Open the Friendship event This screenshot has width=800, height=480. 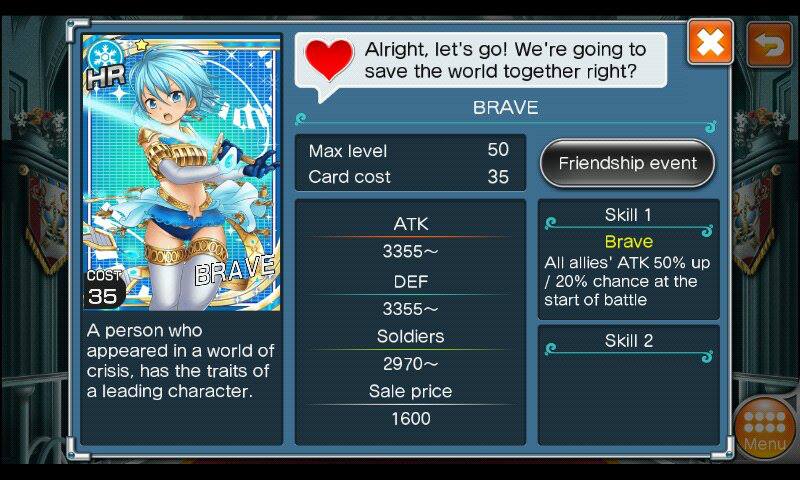(628, 164)
